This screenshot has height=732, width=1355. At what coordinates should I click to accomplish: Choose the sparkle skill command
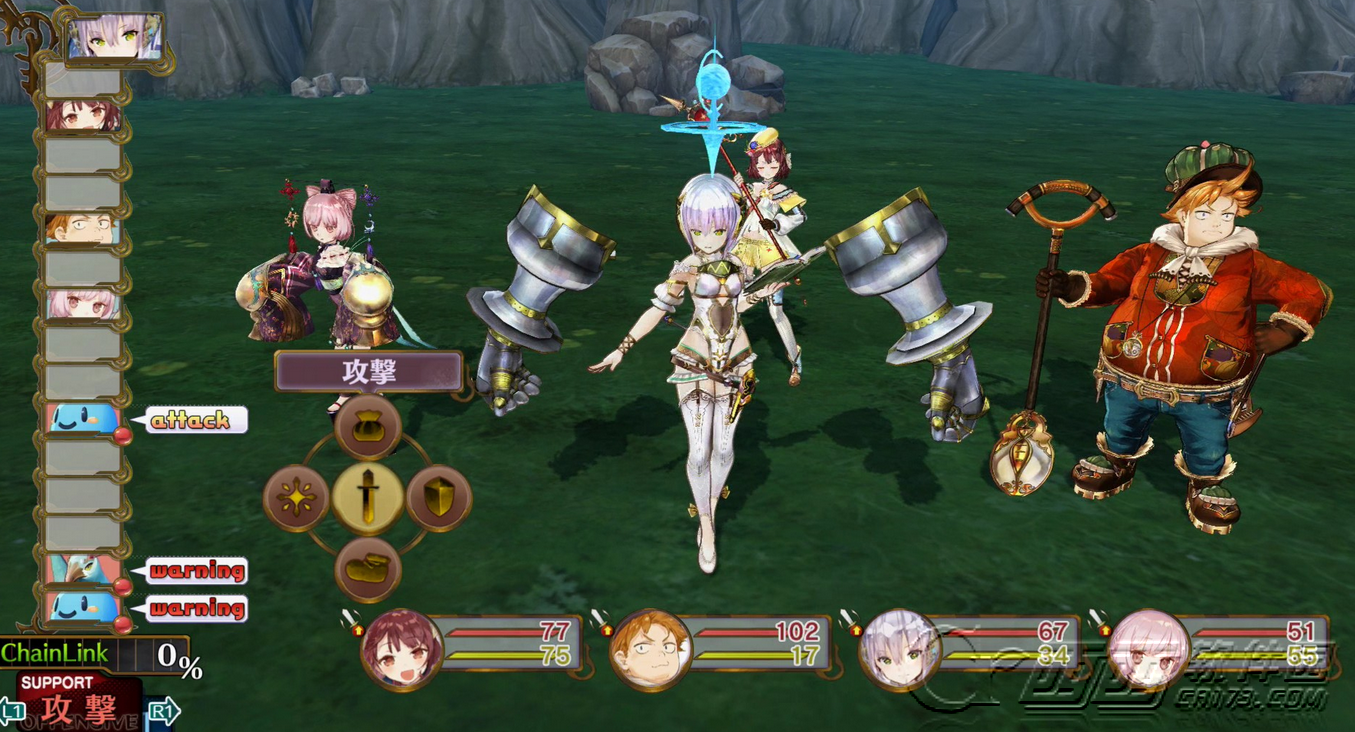click(297, 497)
